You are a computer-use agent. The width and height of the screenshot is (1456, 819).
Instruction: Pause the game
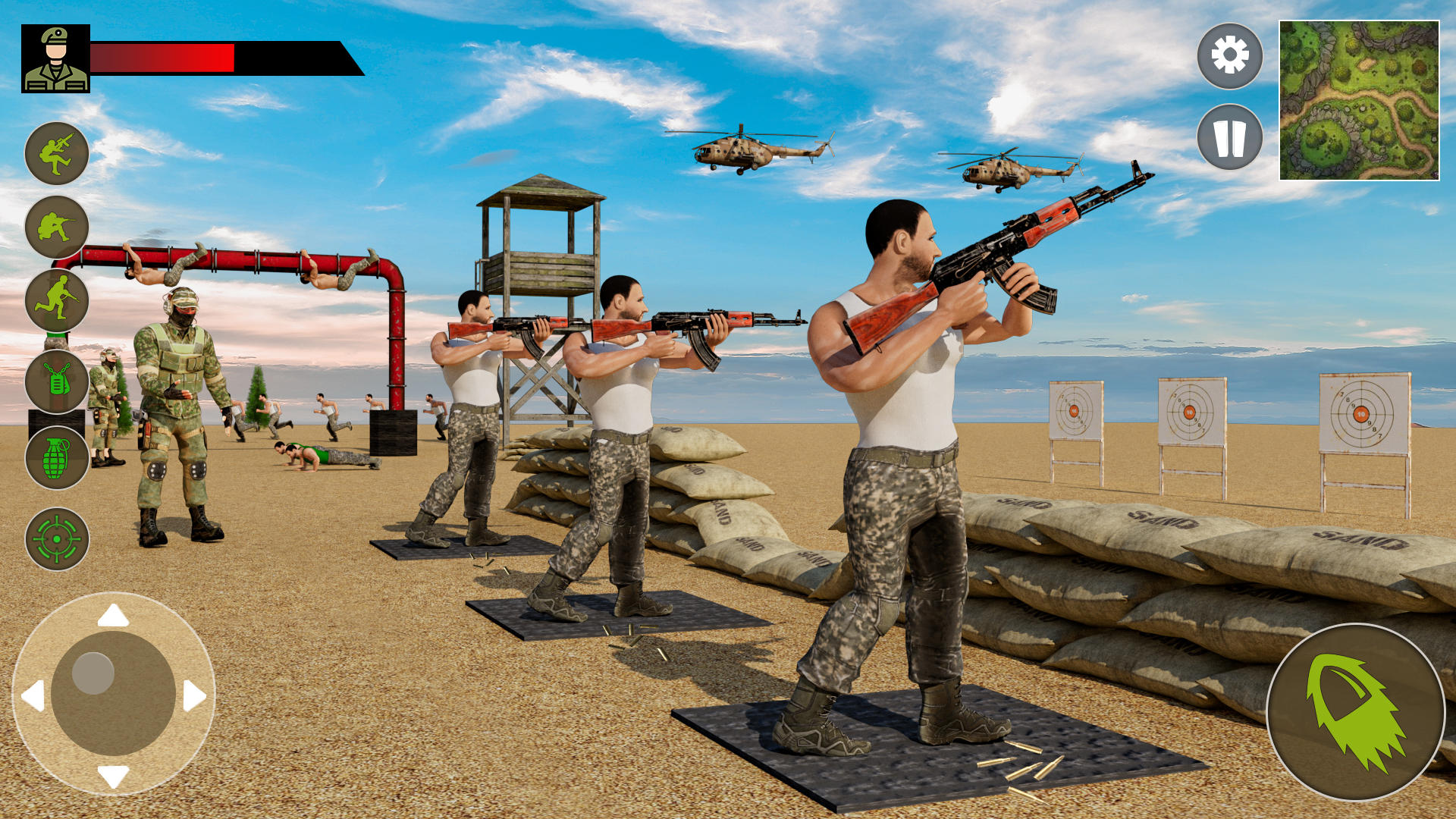[x=1230, y=138]
